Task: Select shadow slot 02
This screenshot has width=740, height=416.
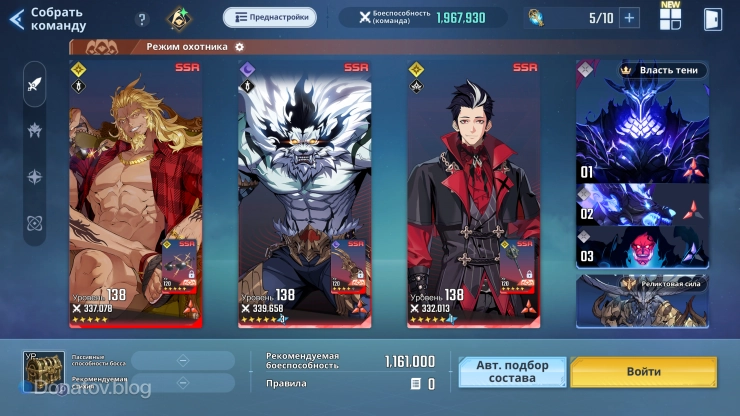Action: pyautogui.click(x=642, y=207)
